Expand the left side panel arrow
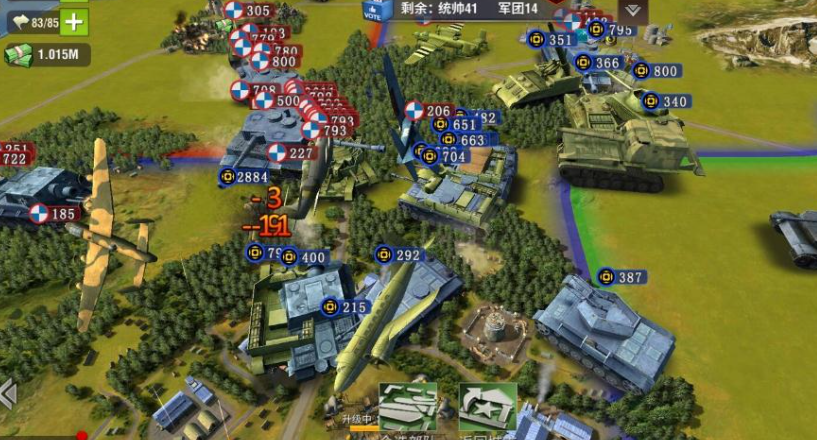This screenshot has height=440, width=817. (7, 394)
